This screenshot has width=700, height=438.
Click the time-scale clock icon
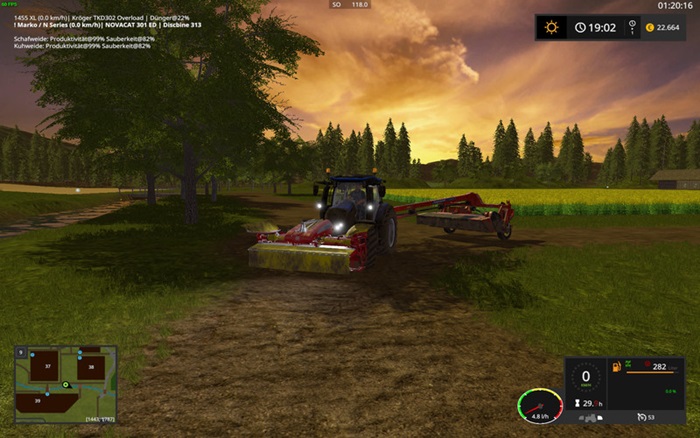pyautogui.click(x=580, y=28)
